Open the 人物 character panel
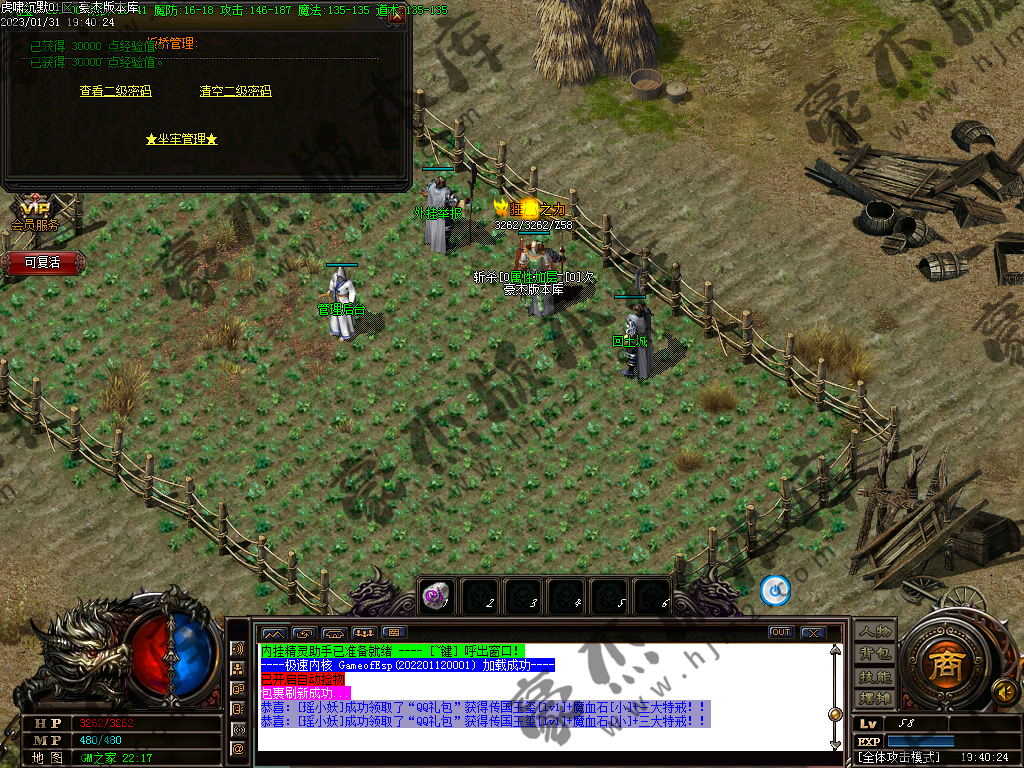Screen dimensions: 1024x768 coord(874,631)
